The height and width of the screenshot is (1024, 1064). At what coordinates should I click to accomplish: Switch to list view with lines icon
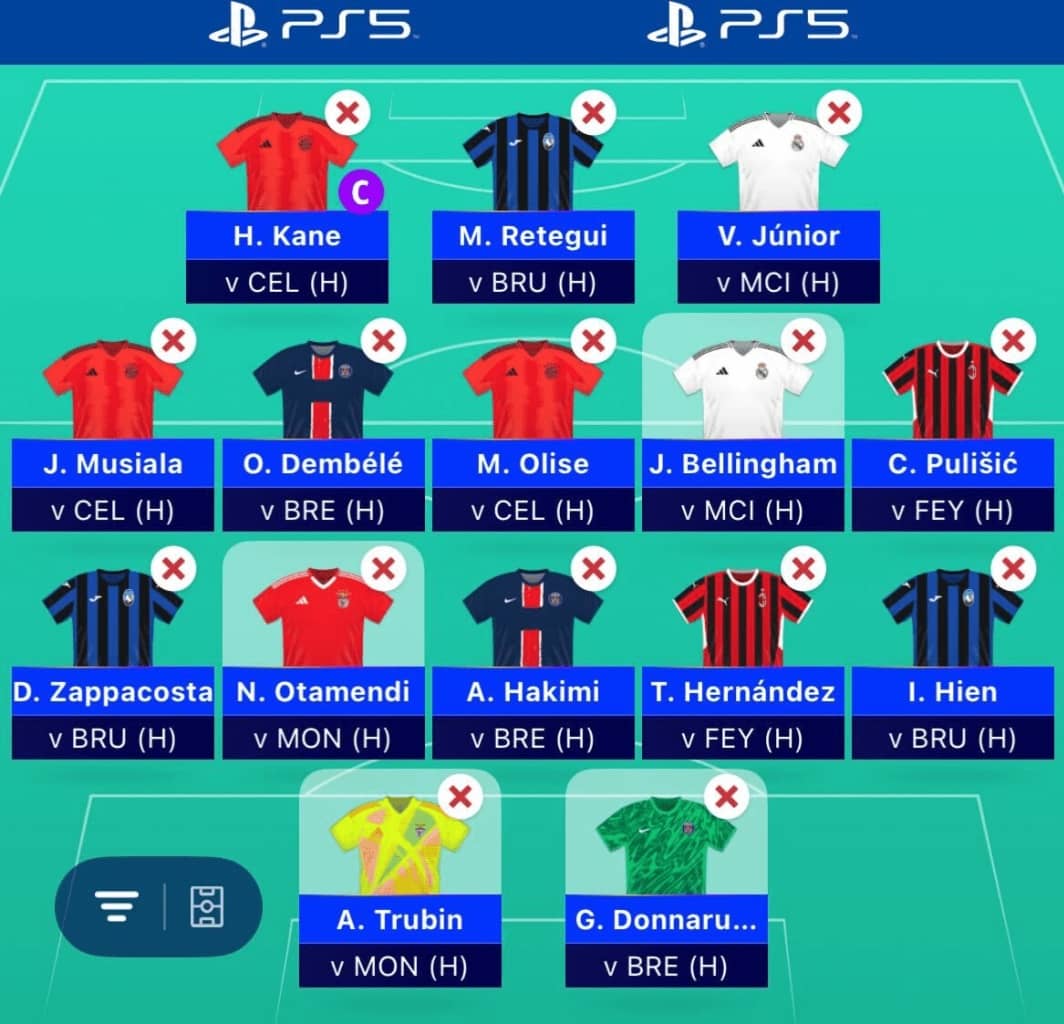coord(117,907)
